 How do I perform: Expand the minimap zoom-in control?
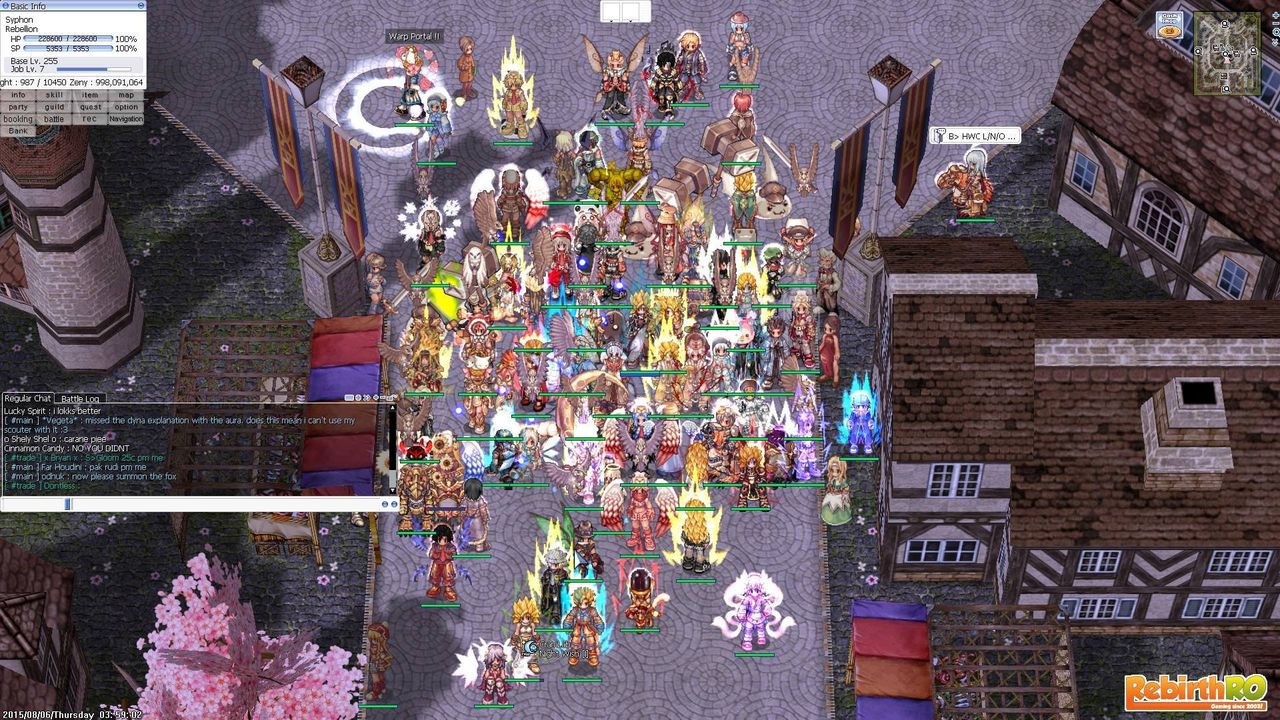(1275, 15)
